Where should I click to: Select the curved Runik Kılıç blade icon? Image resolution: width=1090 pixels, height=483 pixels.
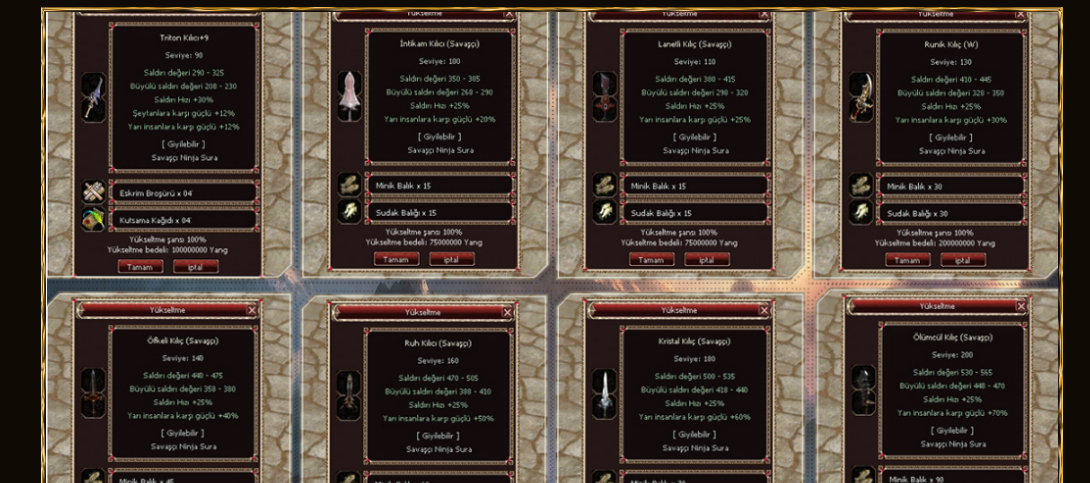tap(861, 96)
